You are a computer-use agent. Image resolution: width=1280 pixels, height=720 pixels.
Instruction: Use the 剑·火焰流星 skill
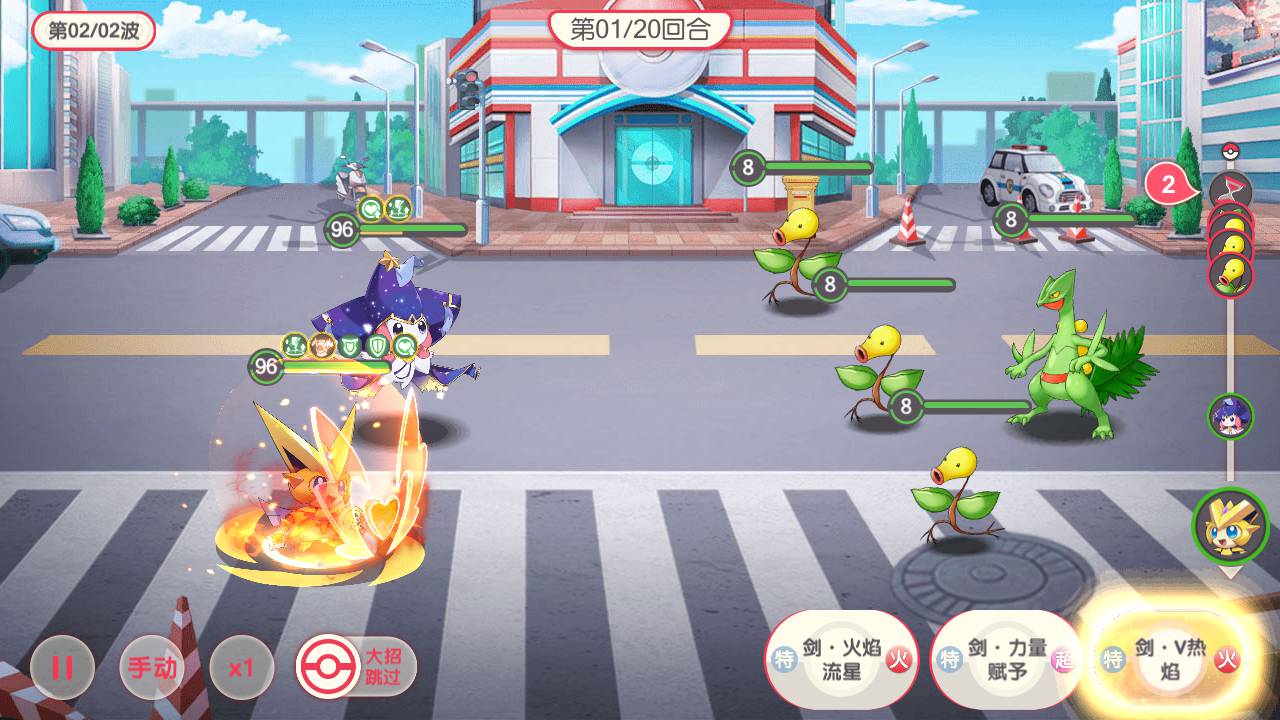pos(828,659)
